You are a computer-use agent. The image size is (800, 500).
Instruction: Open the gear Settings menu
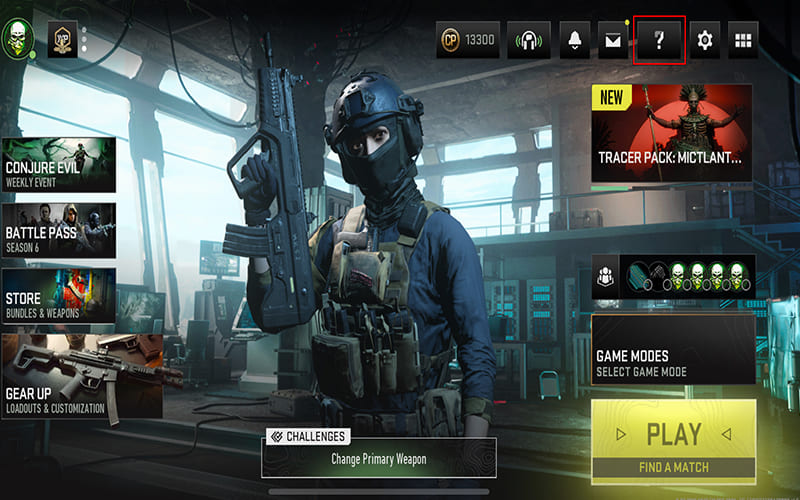[x=705, y=40]
